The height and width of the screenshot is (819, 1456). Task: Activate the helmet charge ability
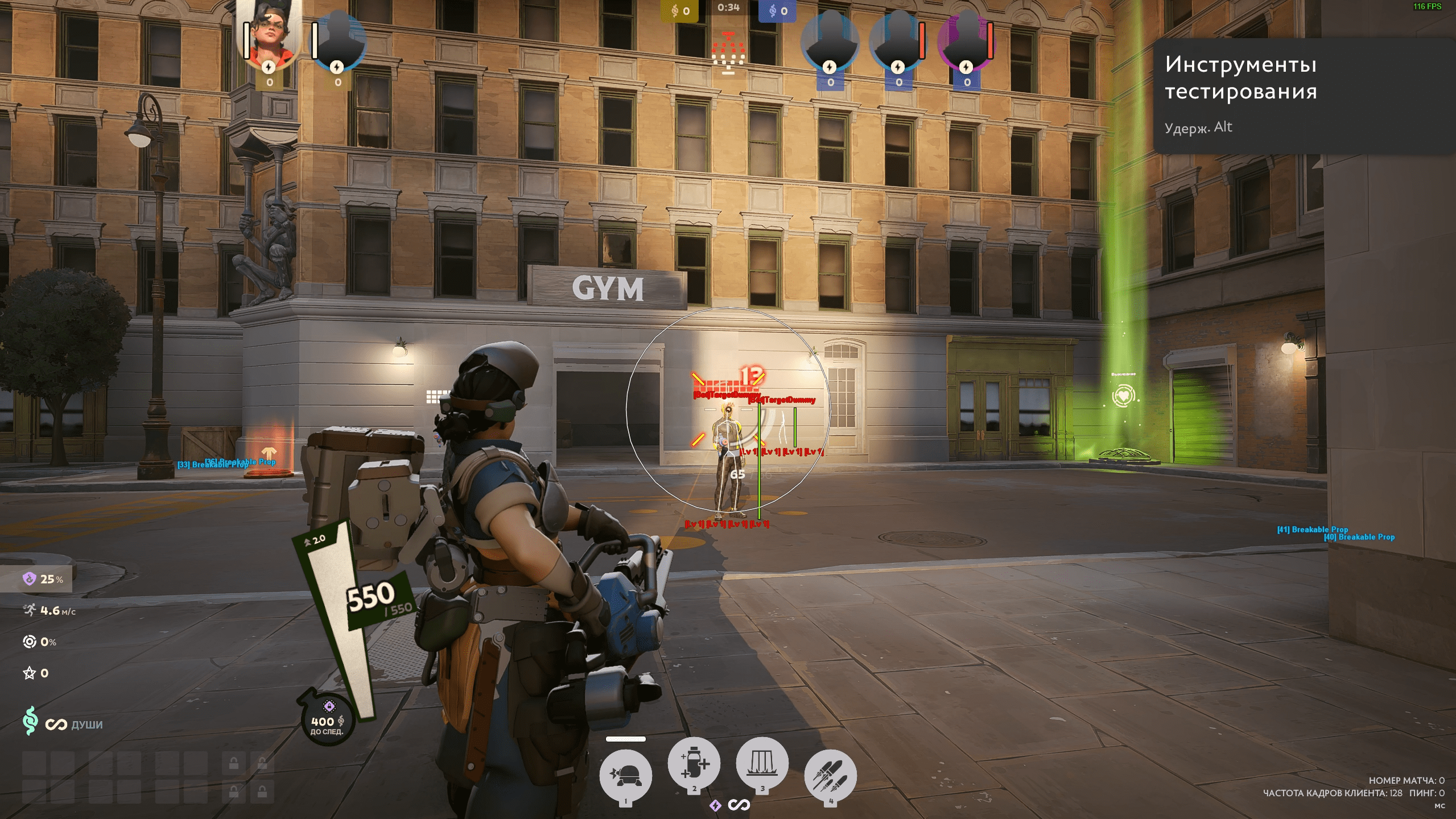625,775
